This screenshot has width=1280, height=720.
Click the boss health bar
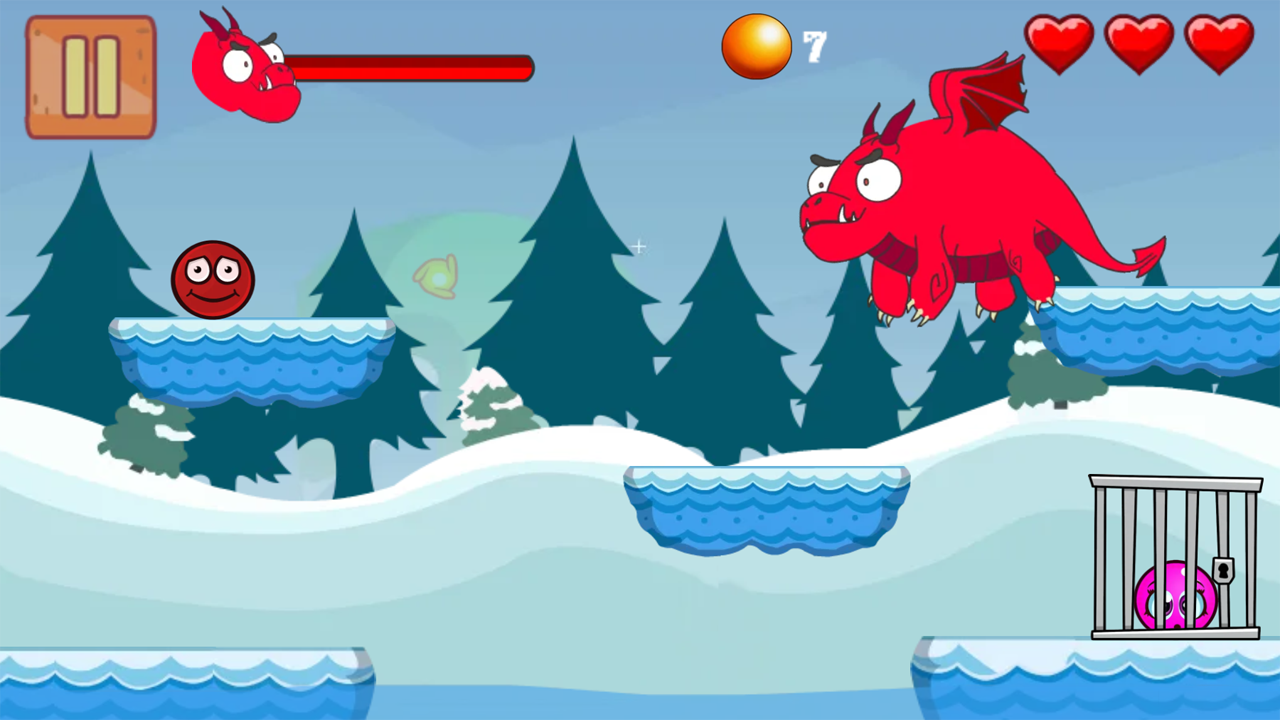(410, 66)
